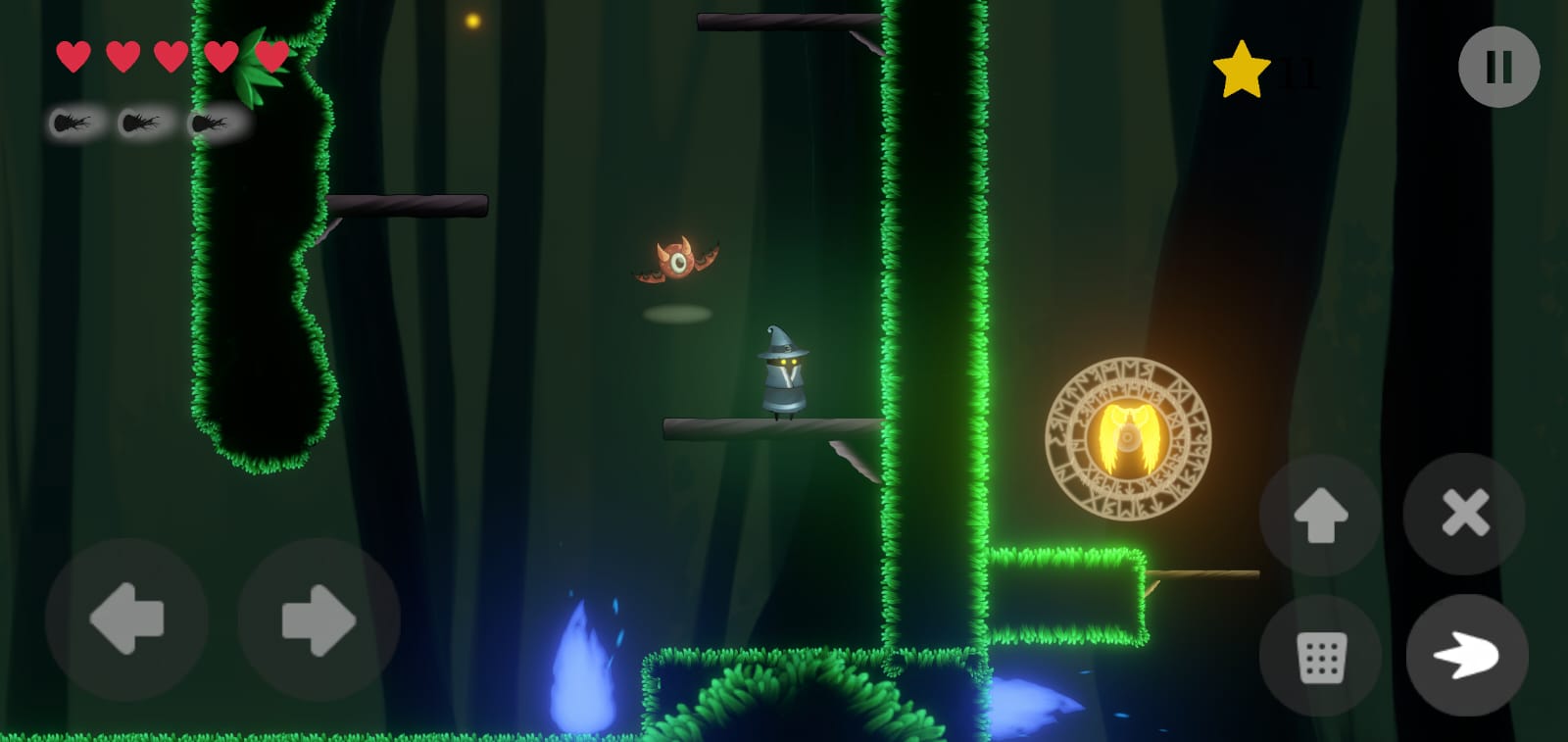This screenshot has width=1568, height=742.
Task: Tap the X action button
Action: coord(1464,513)
